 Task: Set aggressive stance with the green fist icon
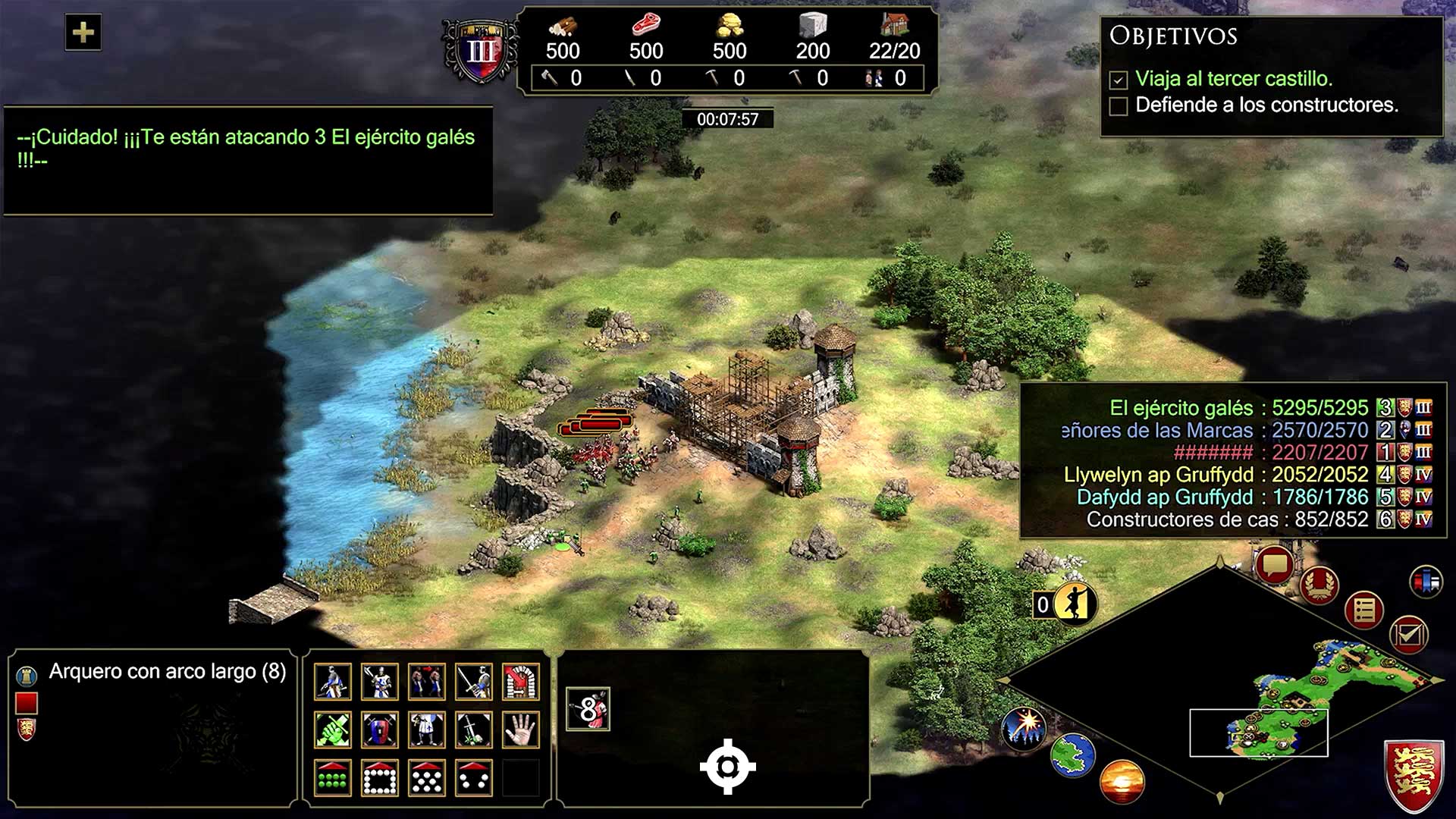point(333,730)
